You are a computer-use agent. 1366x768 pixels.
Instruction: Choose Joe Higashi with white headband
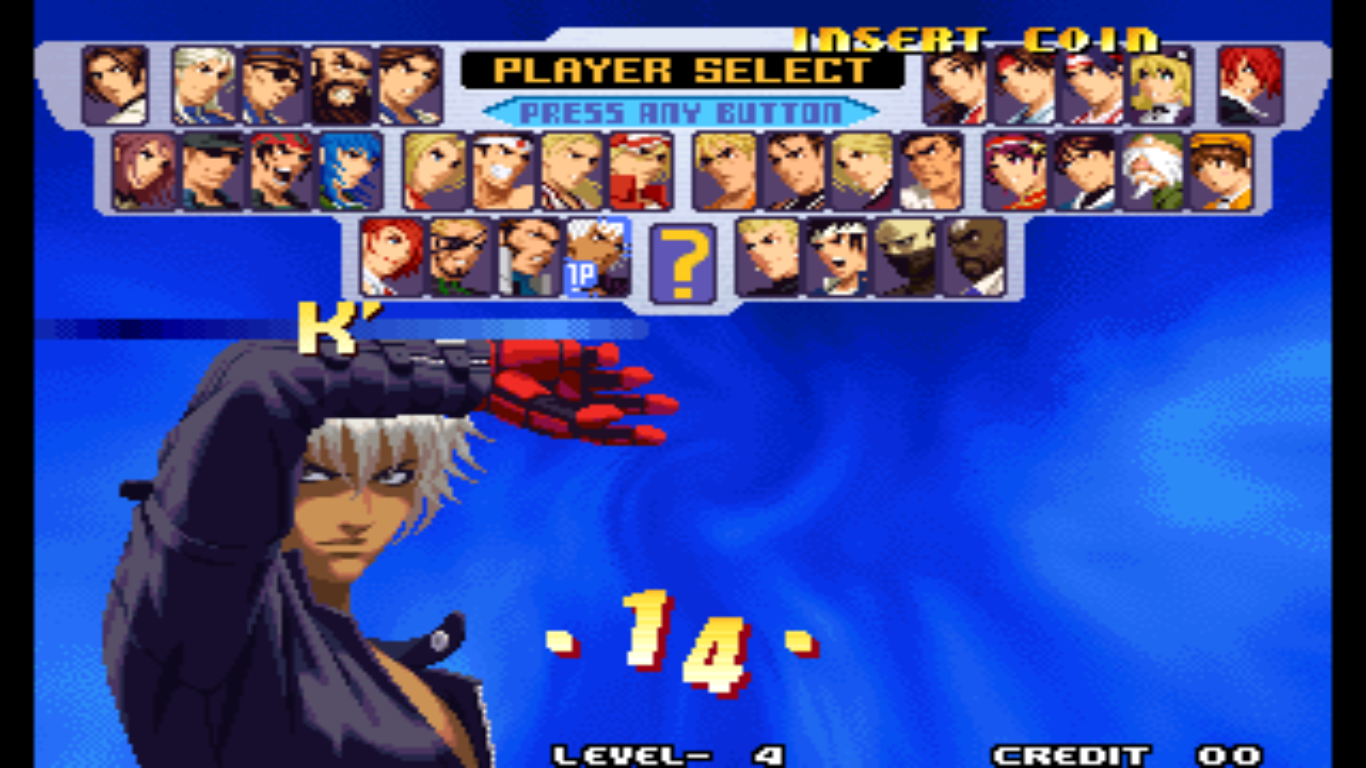click(x=503, y=171)
